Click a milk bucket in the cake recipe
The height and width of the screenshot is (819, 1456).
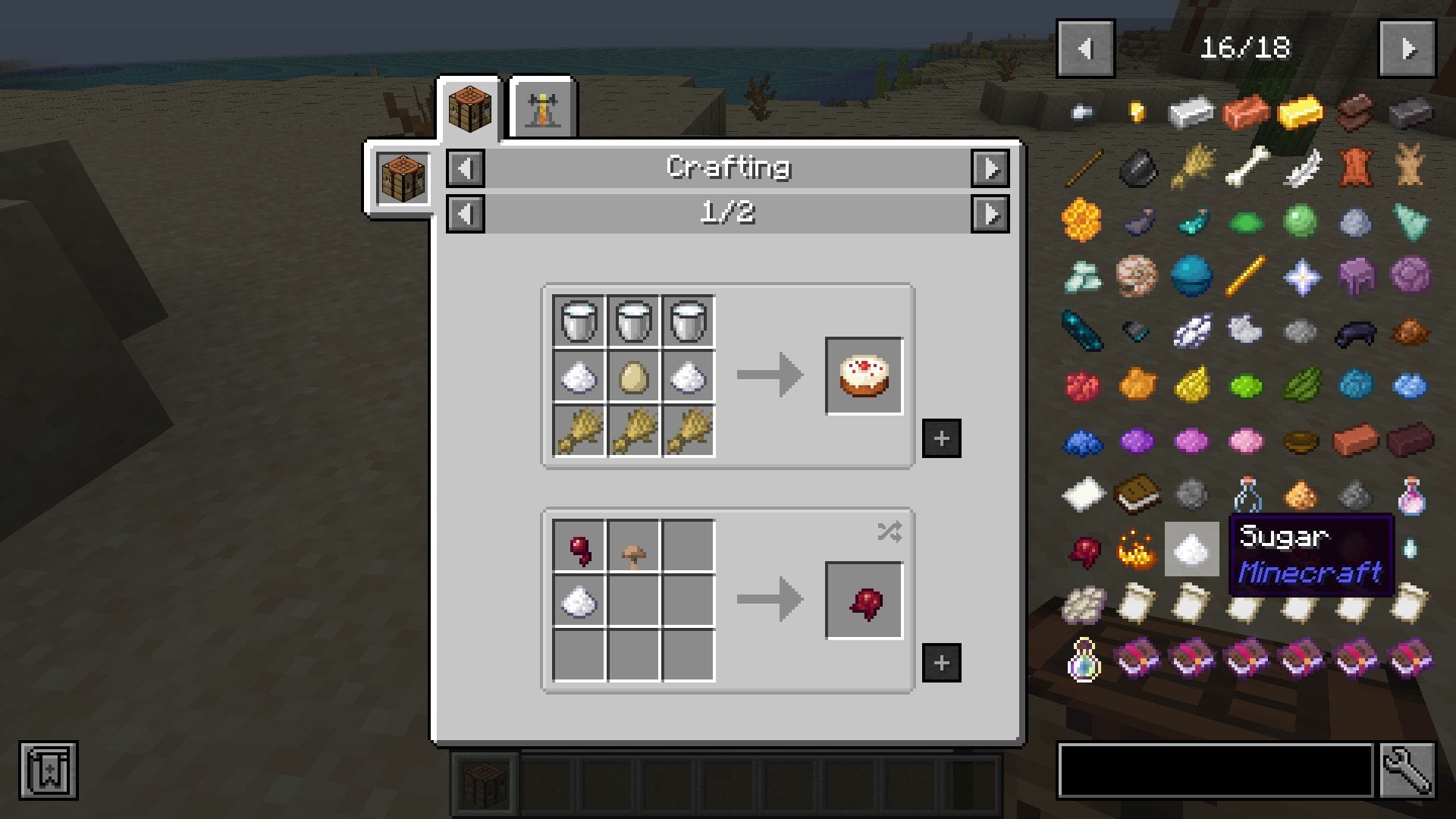pos(578,320)
